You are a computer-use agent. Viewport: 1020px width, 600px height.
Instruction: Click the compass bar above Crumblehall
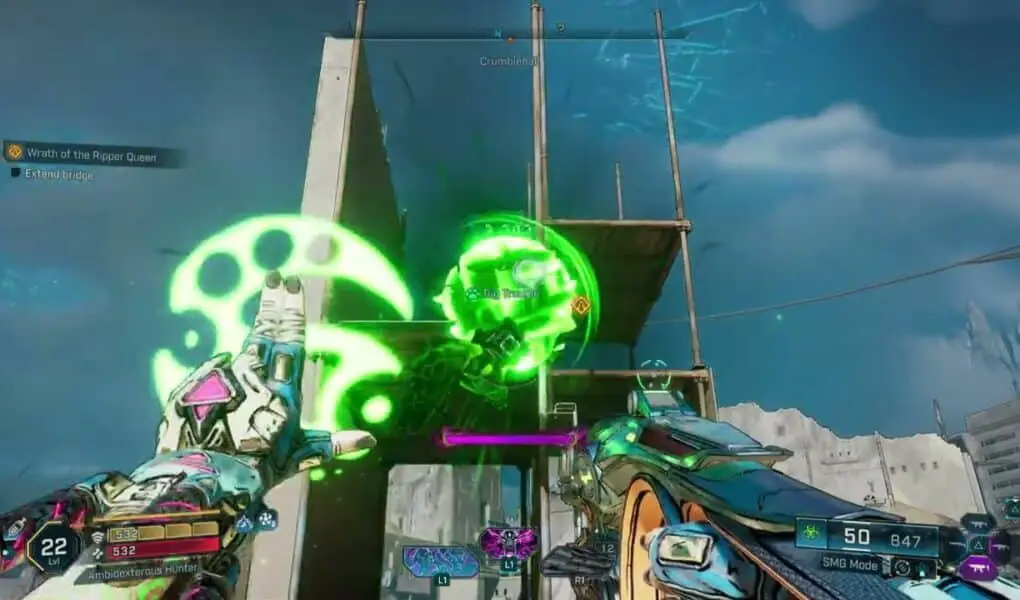510,35
